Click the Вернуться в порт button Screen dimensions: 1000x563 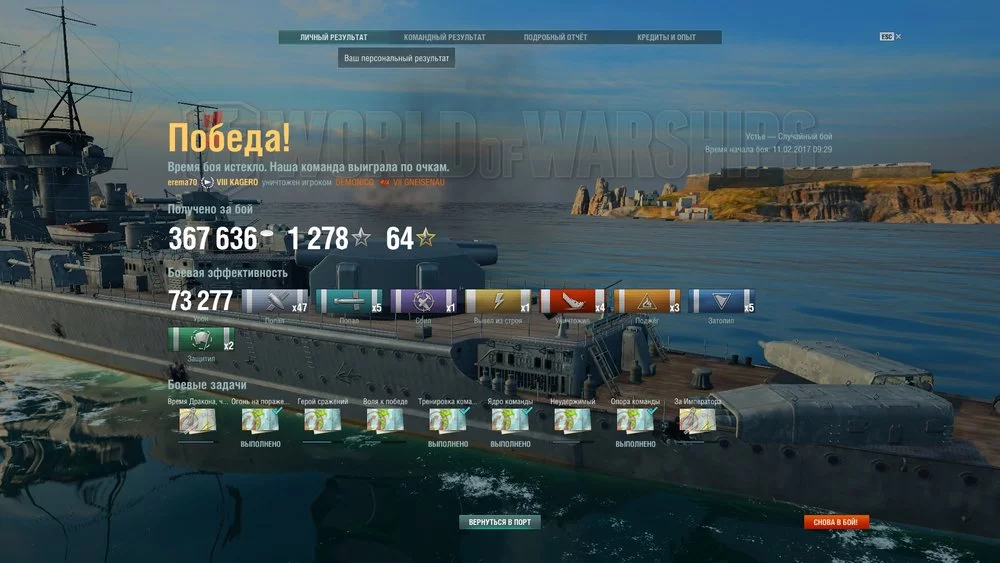coord(500,522)
